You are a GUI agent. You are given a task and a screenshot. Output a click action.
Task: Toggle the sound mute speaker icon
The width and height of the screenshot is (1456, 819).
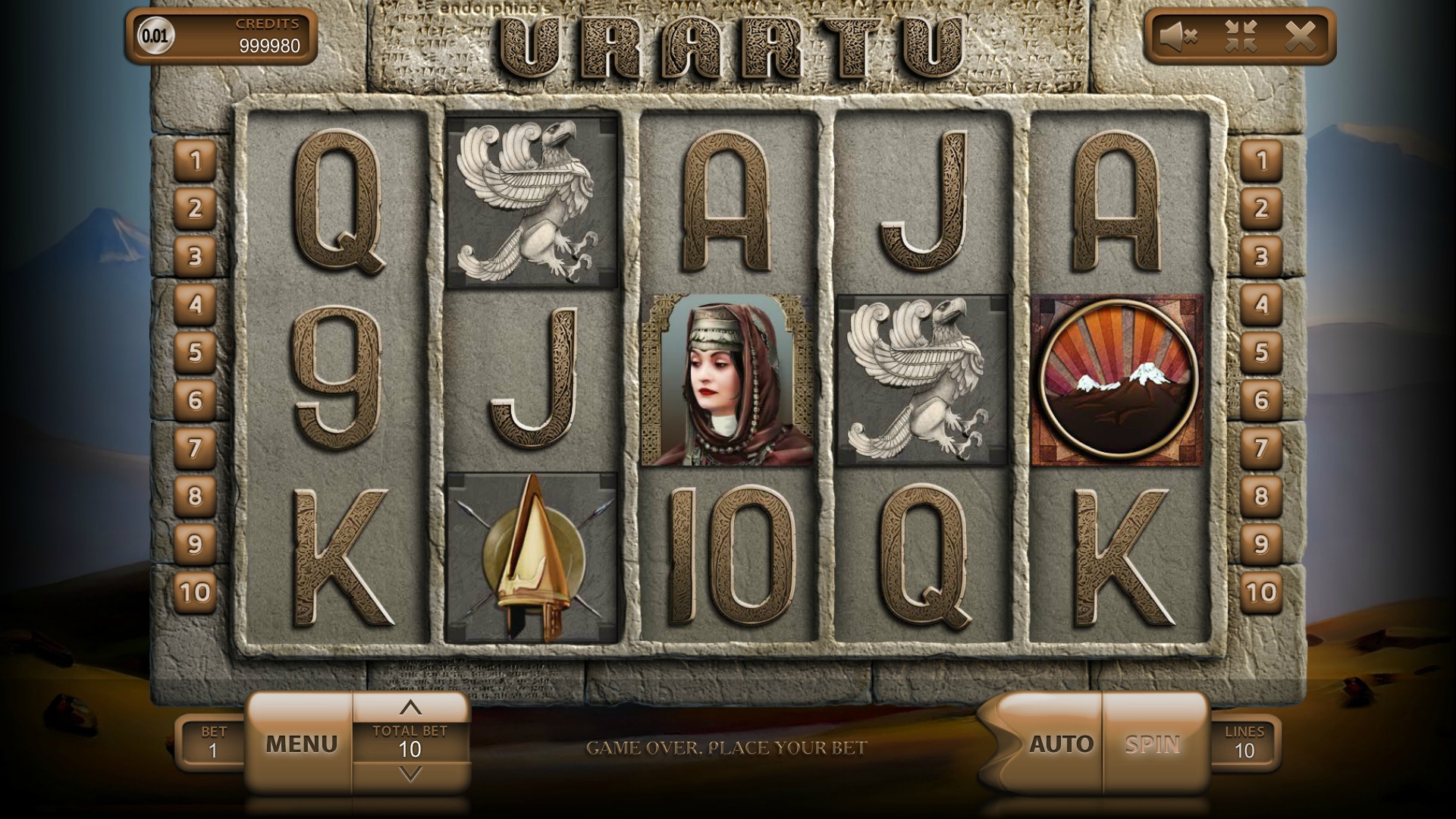click(1178, 36)
